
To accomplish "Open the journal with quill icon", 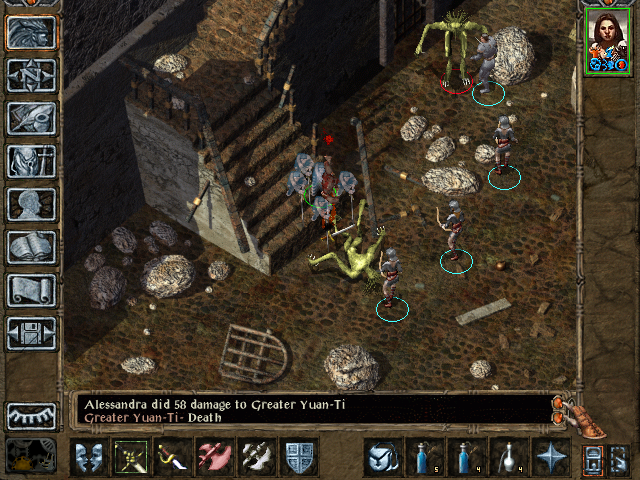I will coord(31,118).
